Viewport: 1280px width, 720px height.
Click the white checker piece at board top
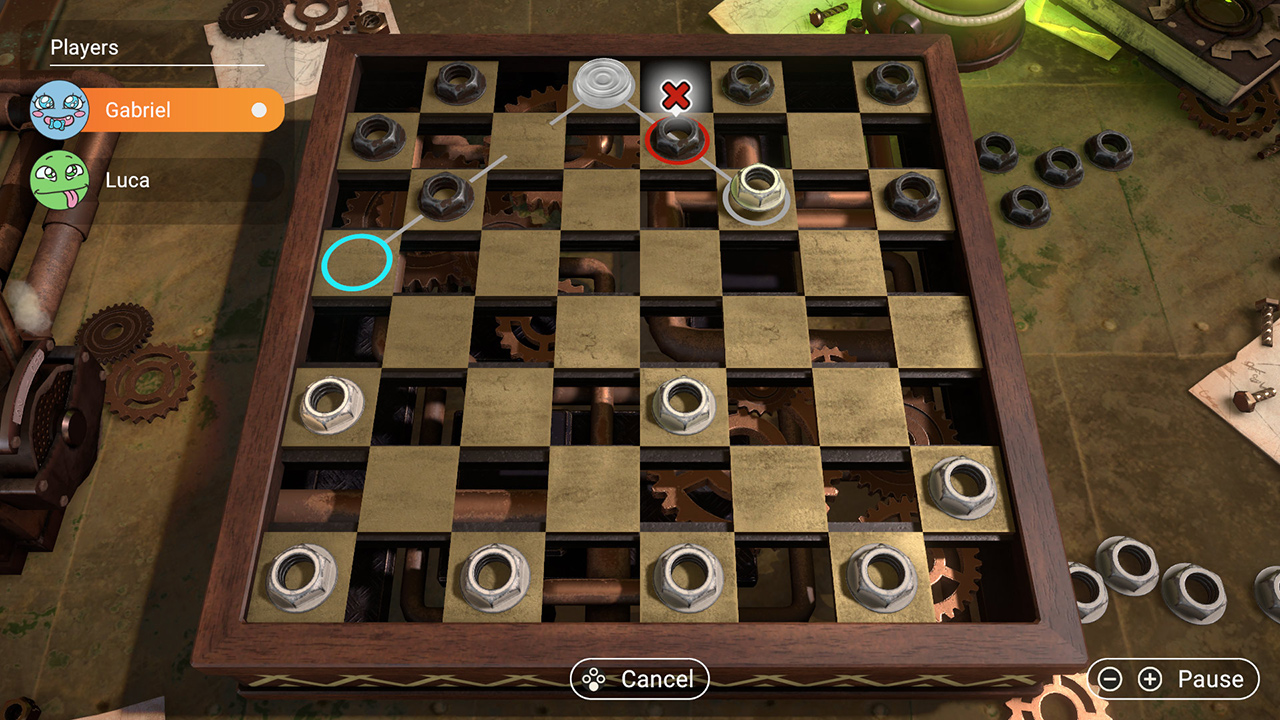point(602,82)
